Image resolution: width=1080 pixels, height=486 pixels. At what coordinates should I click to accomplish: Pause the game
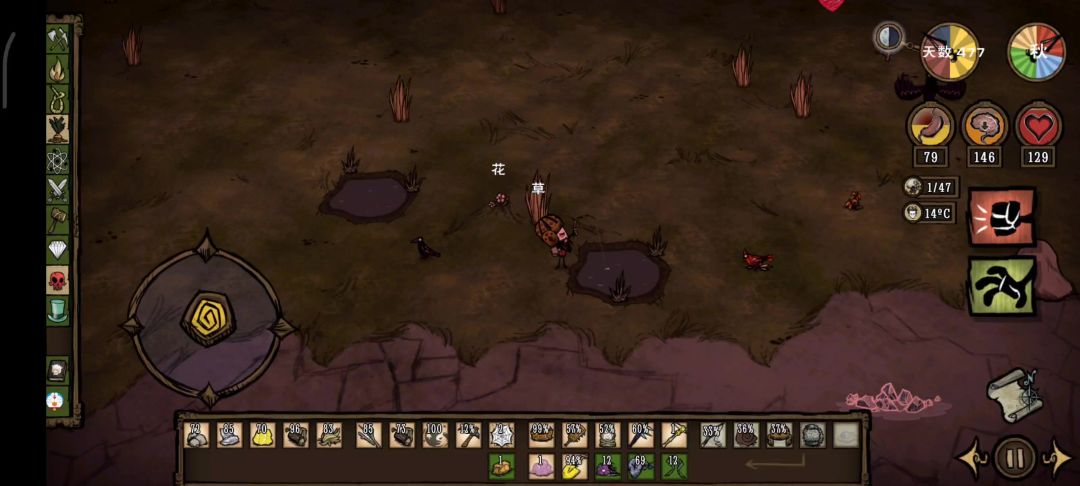point(1014,458)
